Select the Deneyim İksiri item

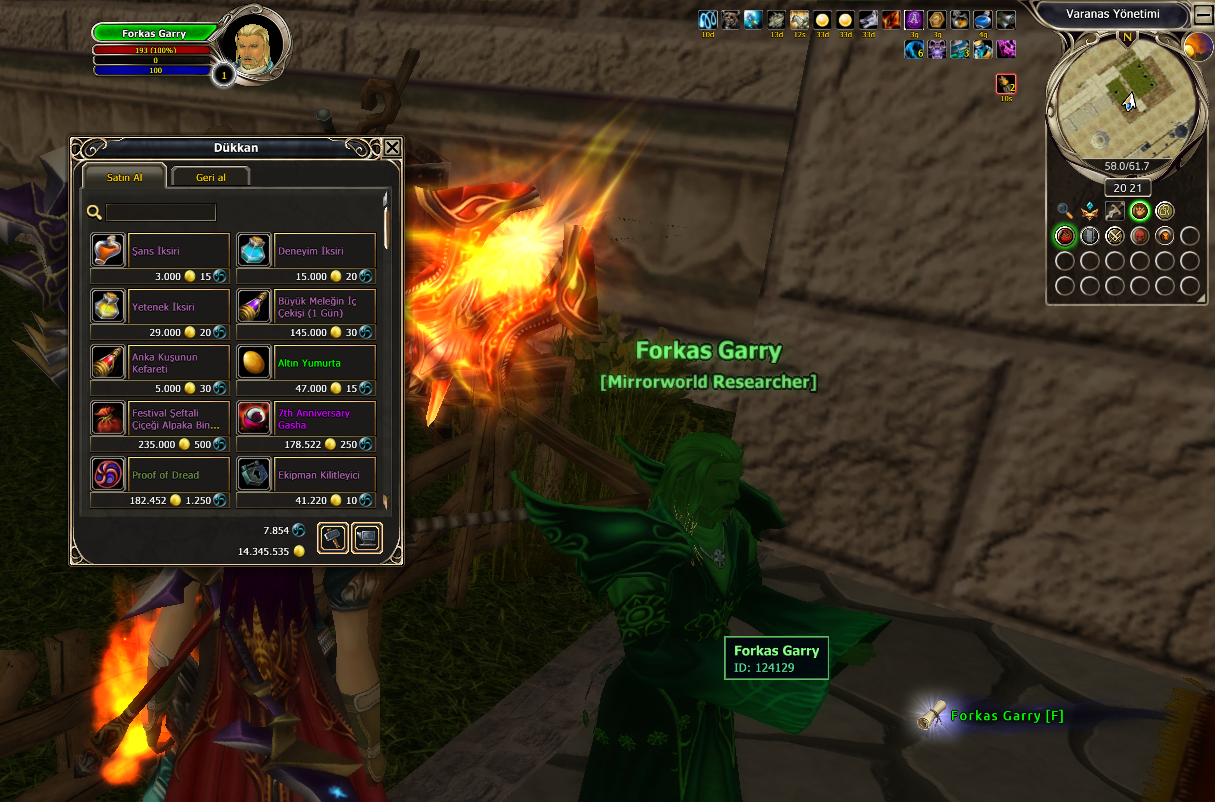tap(254, 250)
